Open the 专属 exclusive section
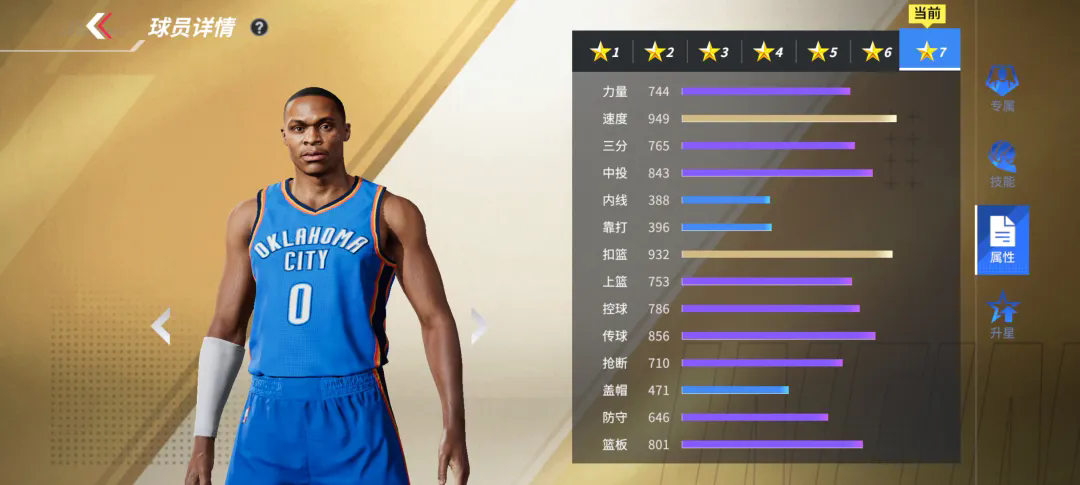This screenshot has width=1080, height=485. click(x=1002, y=88)
